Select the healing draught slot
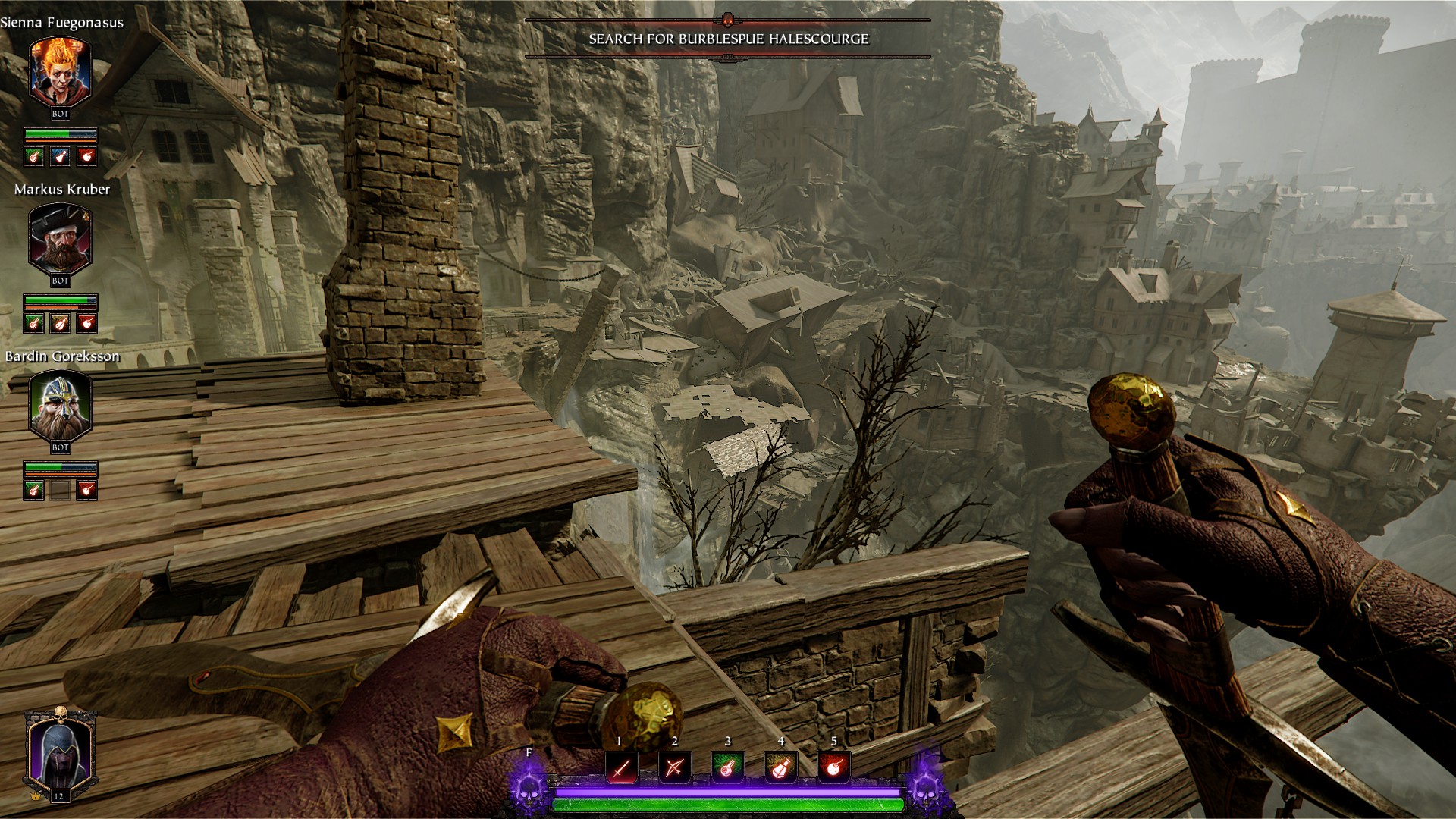This screenshot has height=819, width=1456. [727, 768]
